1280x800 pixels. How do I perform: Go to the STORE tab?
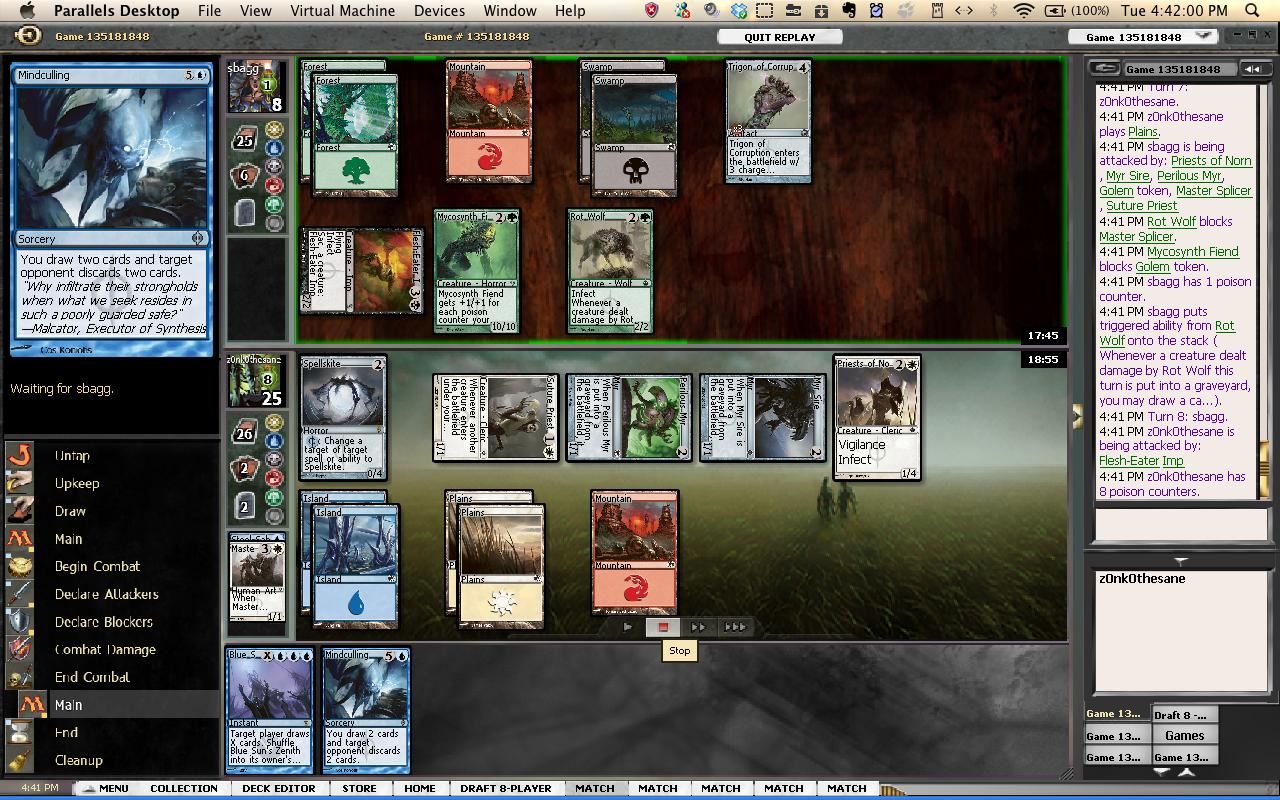tap(359, 788)
